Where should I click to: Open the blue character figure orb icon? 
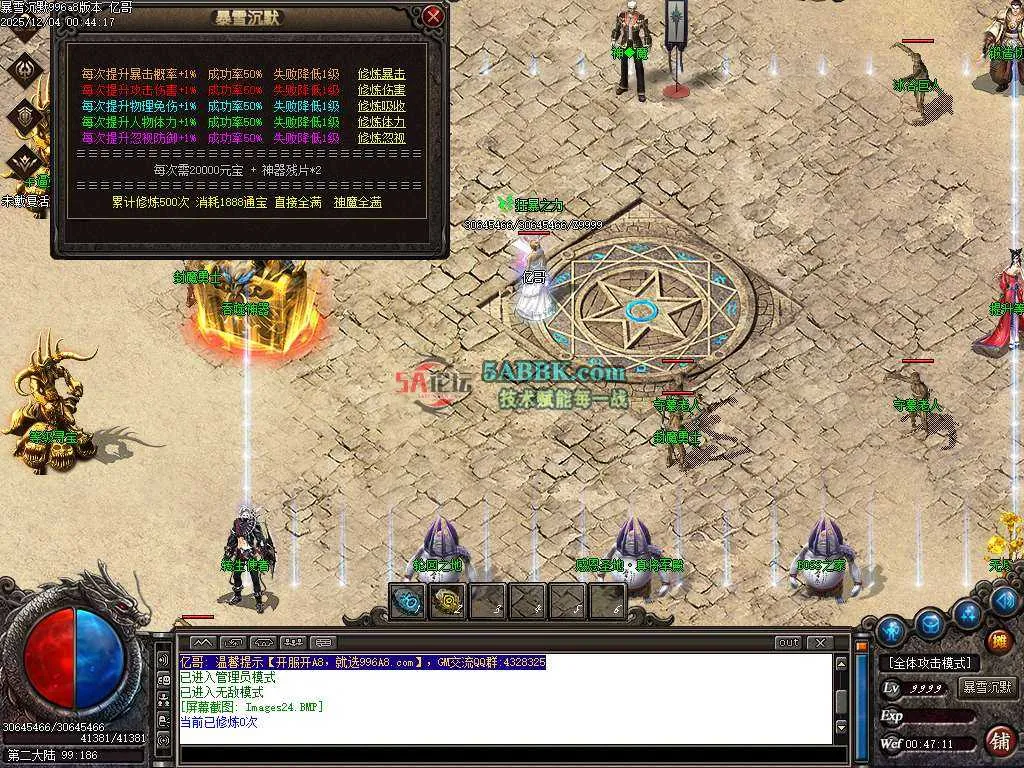[891, 631]
